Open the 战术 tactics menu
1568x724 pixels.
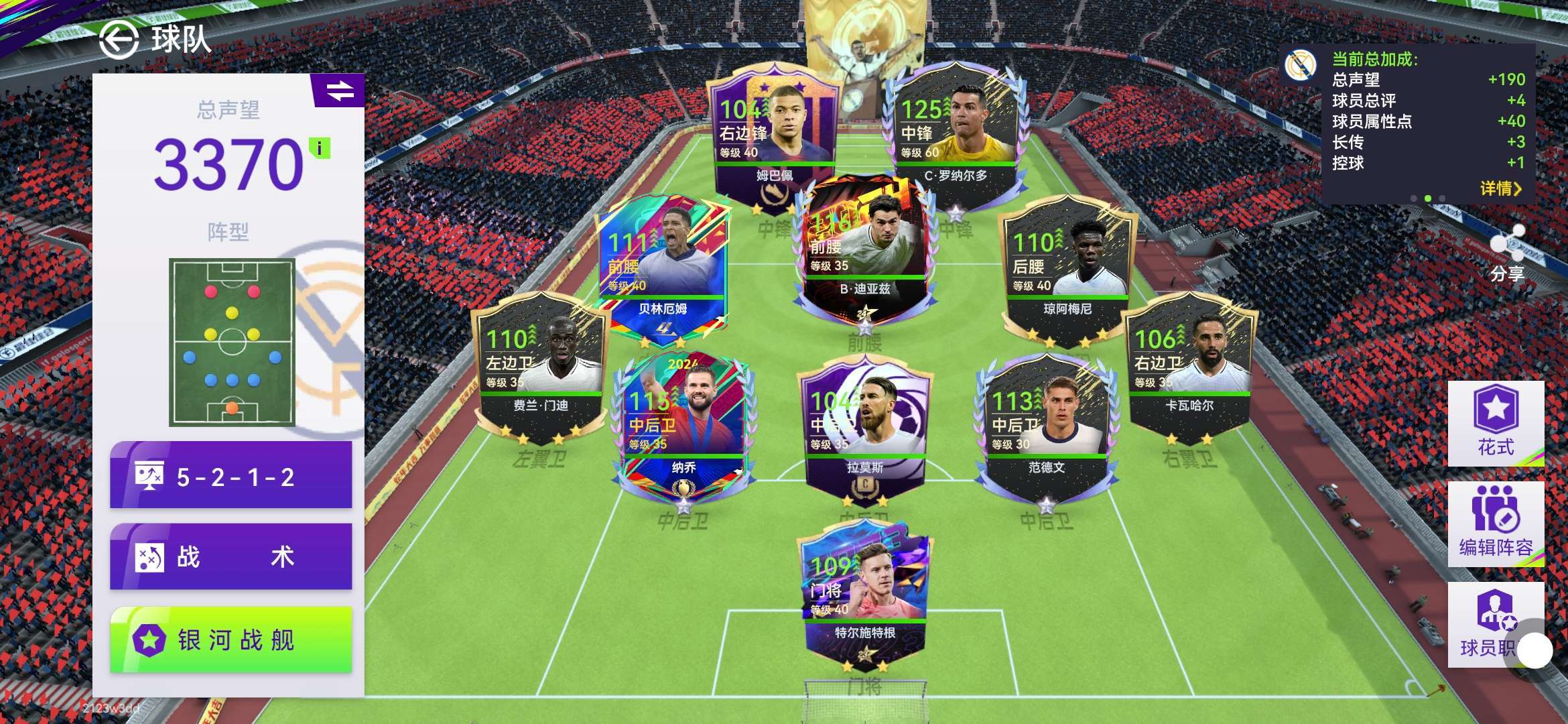coord(231,556)
